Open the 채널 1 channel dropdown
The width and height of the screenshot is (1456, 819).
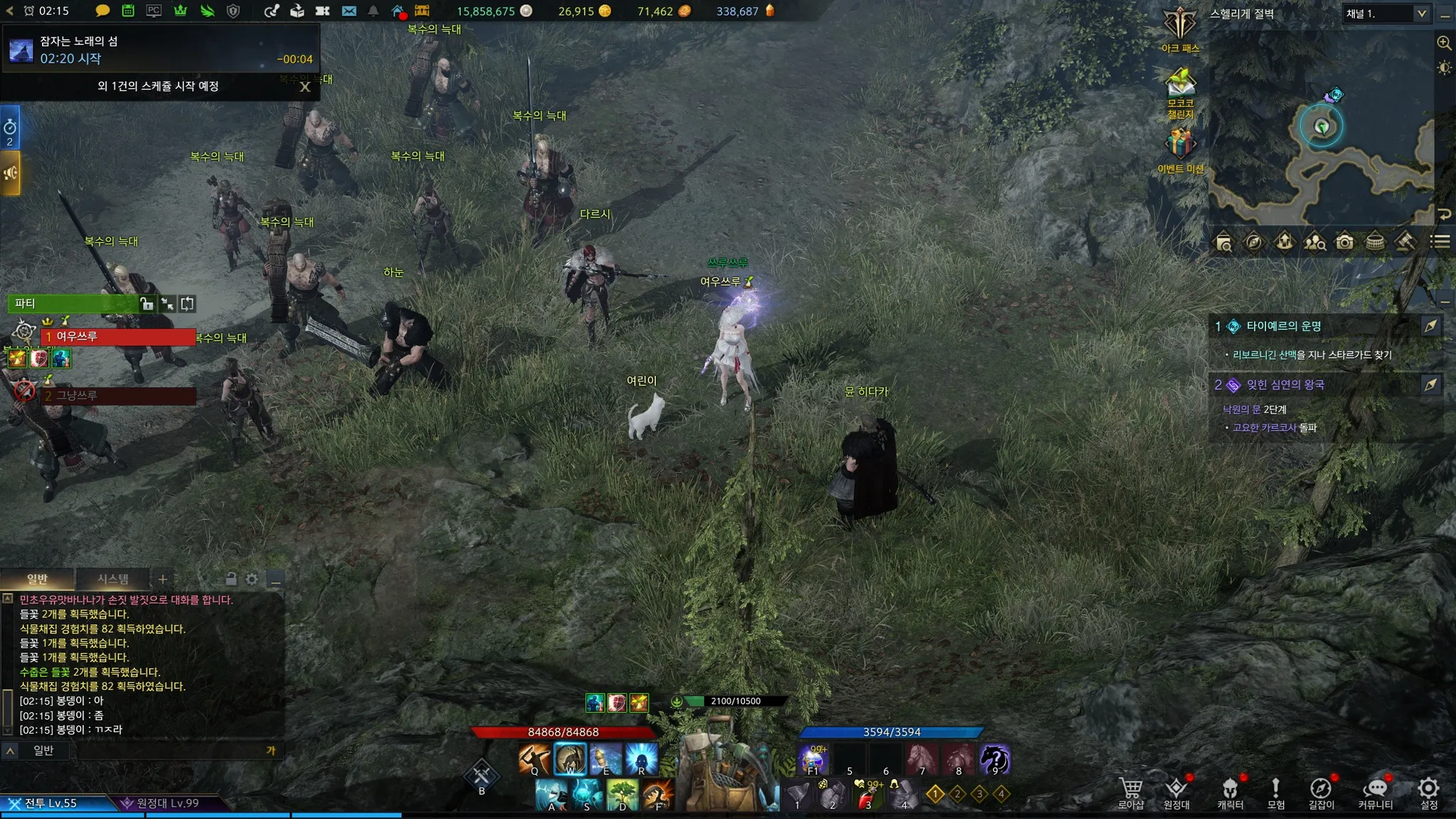point(1386,14)
